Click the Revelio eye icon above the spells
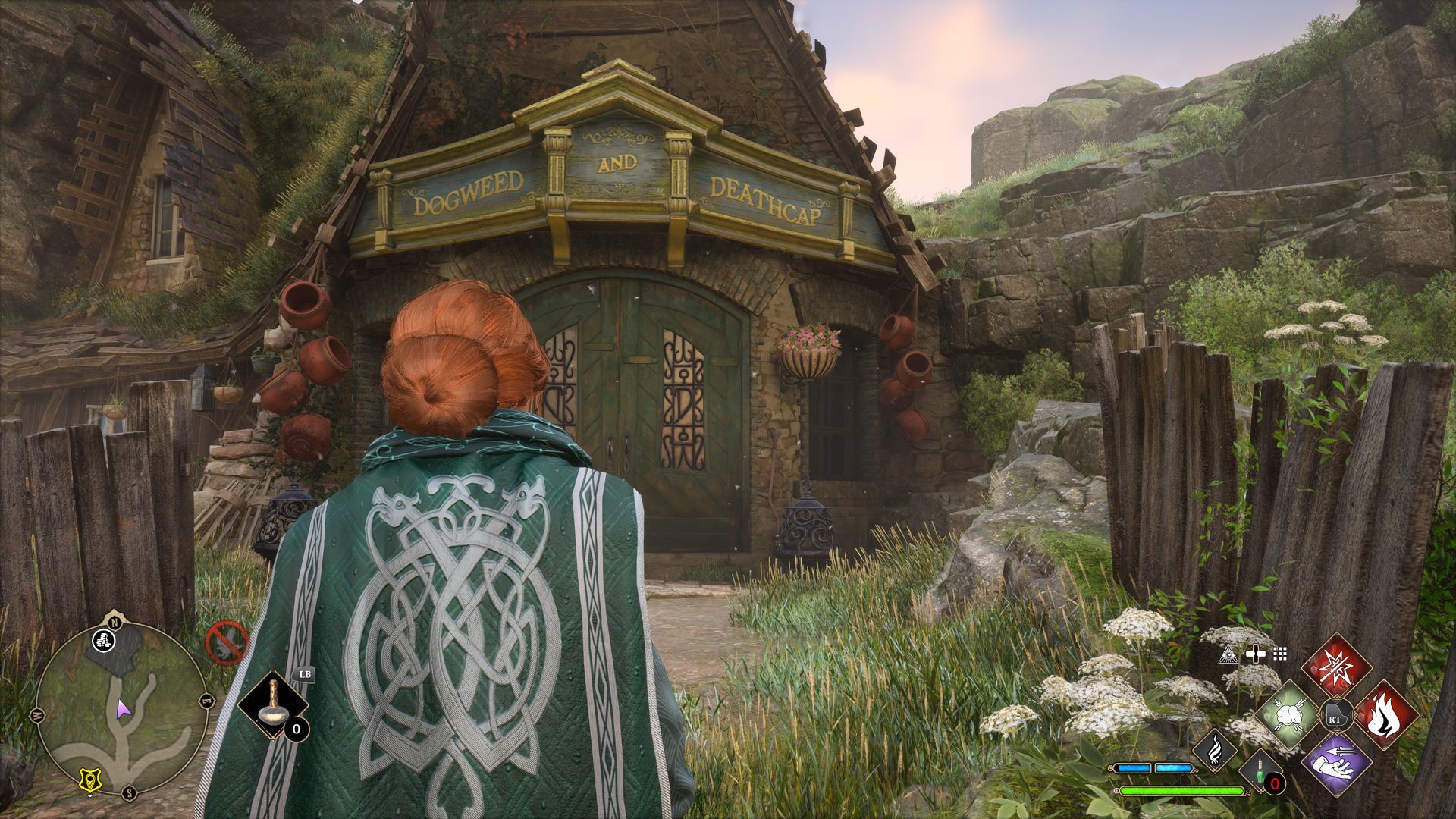 [1228, 654]
